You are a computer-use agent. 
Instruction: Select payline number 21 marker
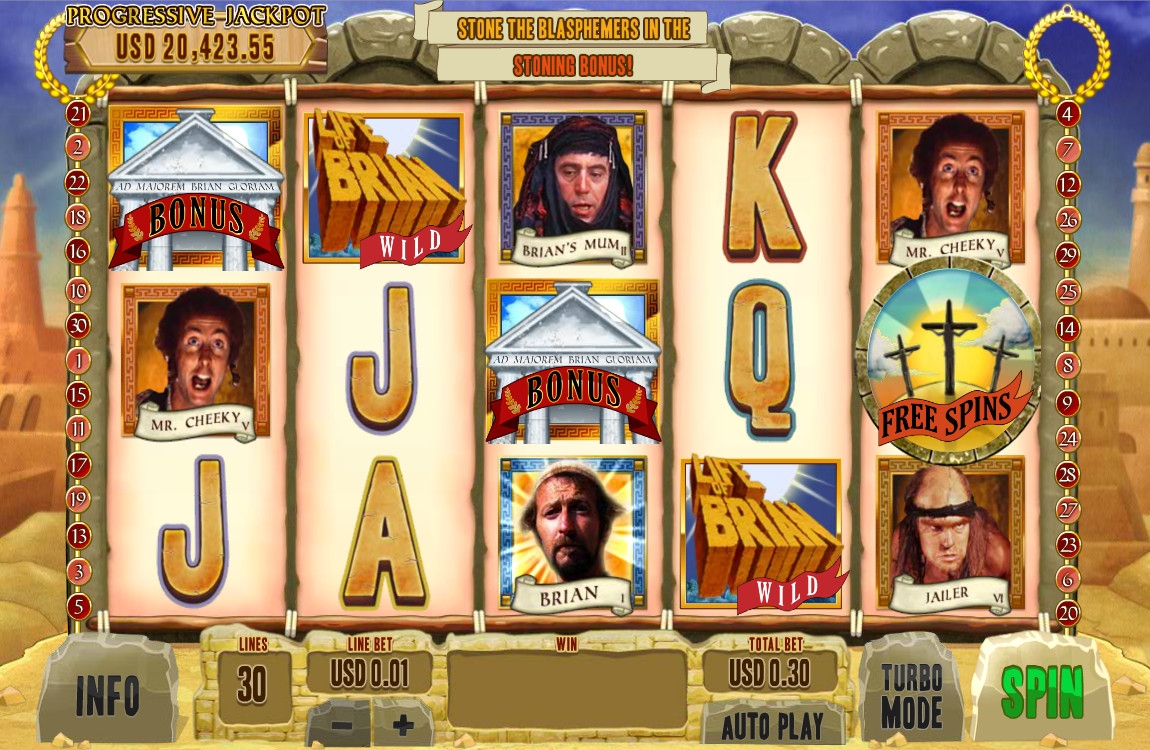[78, 114]
